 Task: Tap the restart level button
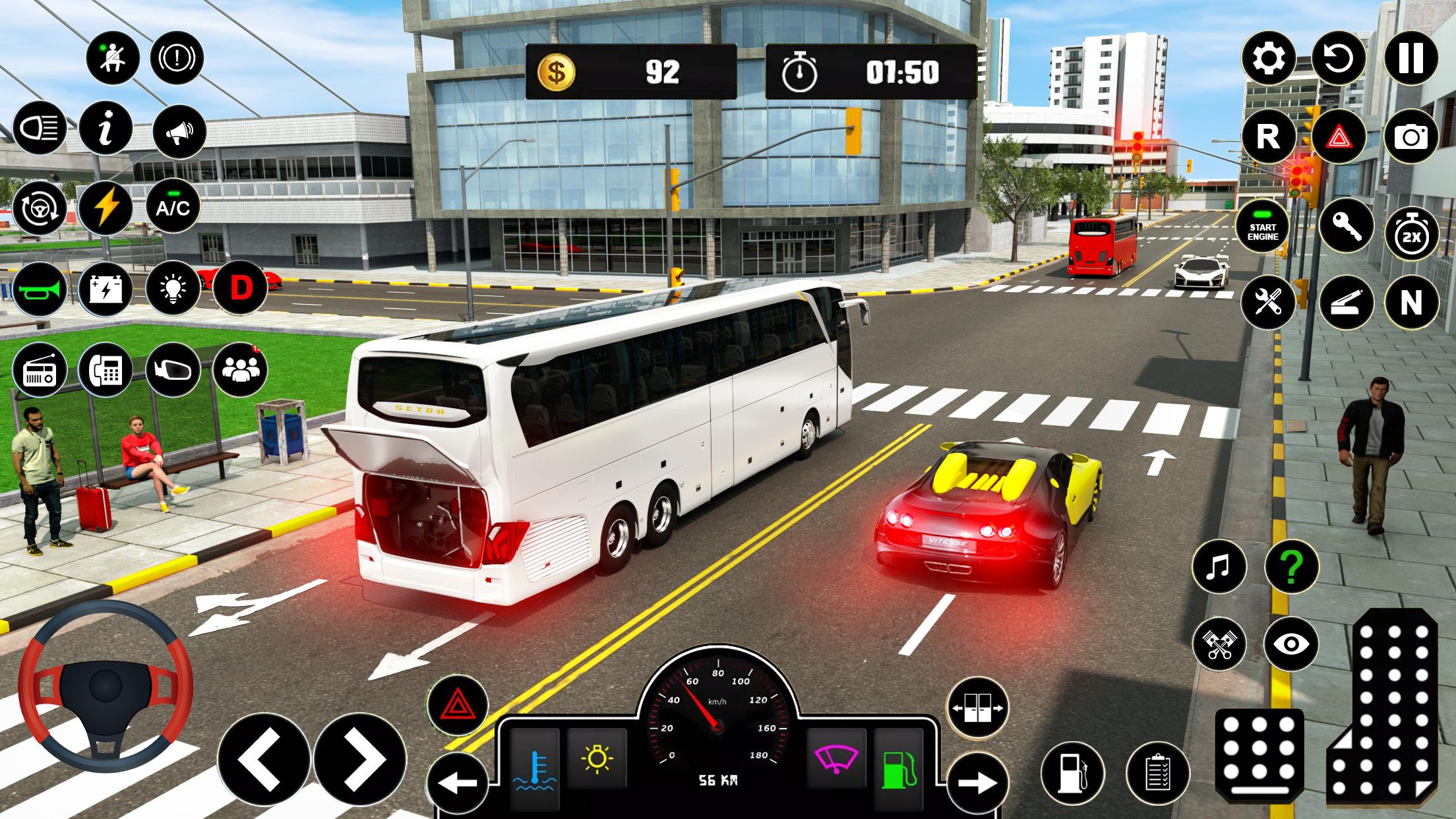pyautogui.click(x=1339, y=59)
